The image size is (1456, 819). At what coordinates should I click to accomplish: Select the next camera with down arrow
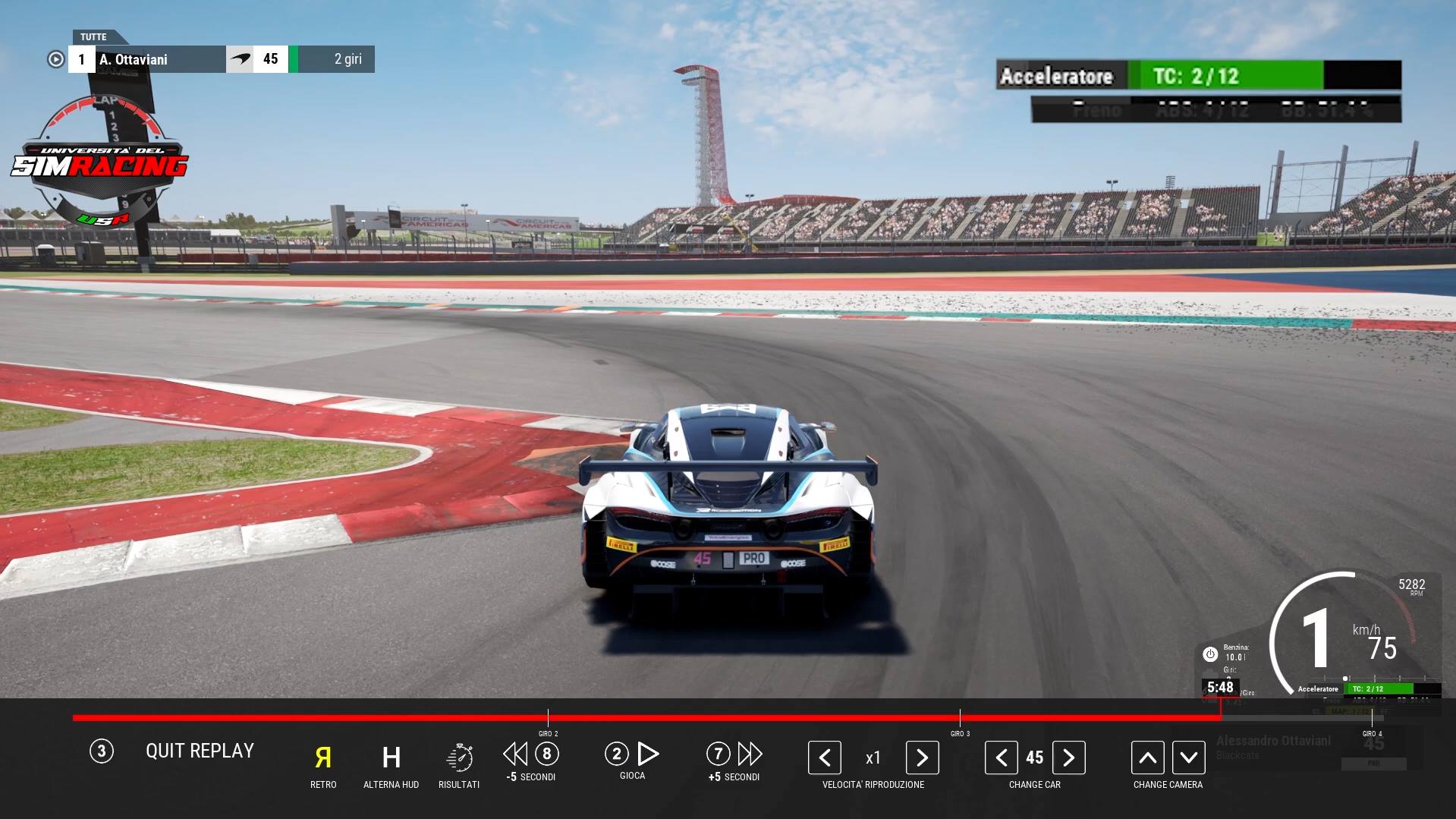coord(1188,758)
